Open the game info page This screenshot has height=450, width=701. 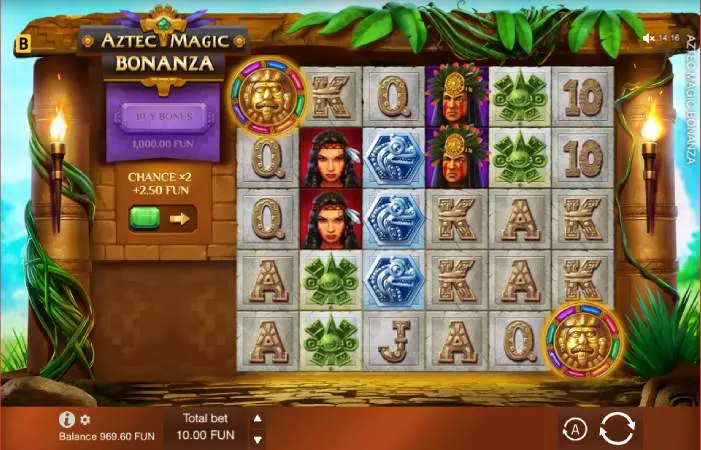(x=67, y=420)
